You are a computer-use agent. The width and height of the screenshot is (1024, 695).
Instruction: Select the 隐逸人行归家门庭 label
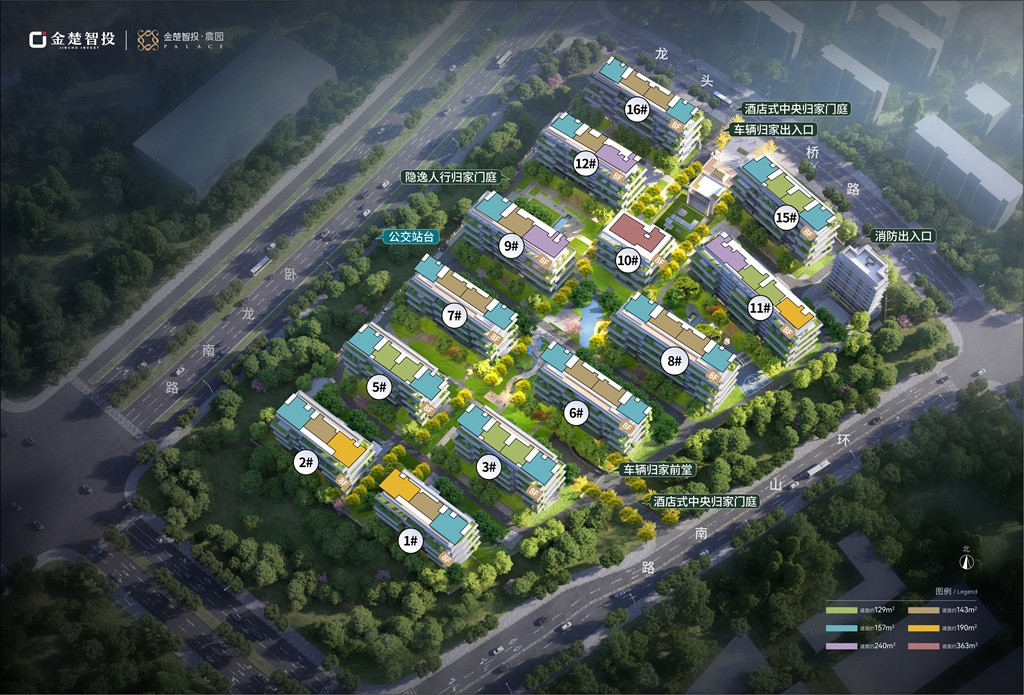coord(449,176)
